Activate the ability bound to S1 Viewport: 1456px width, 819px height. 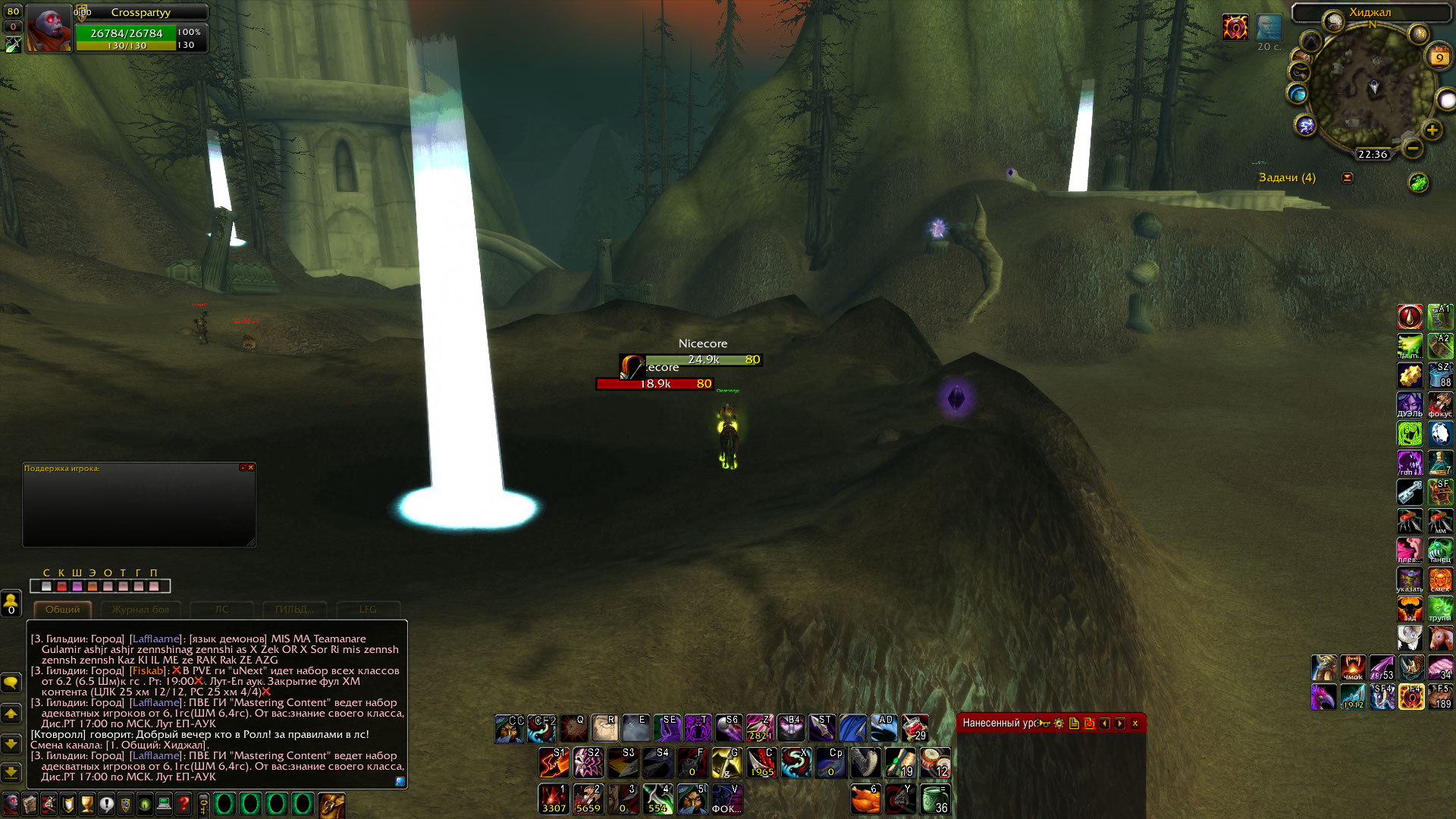tap(554, 763)
